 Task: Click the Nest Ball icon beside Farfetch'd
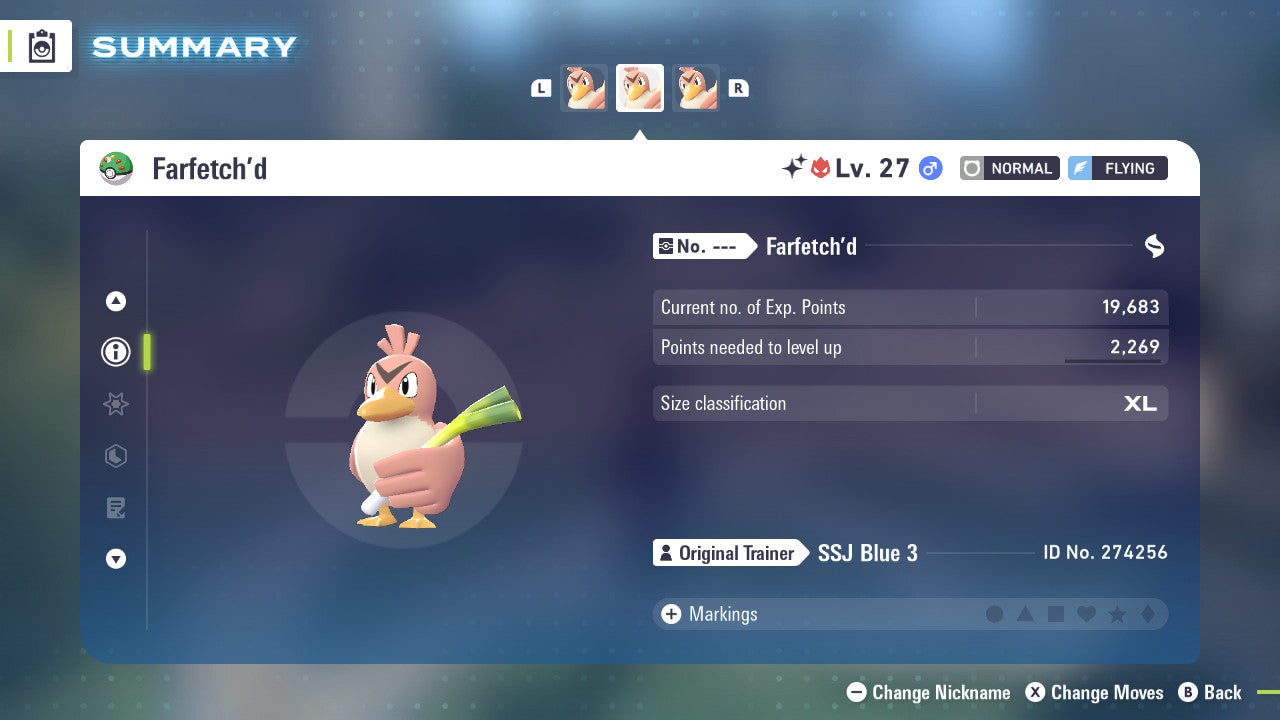click(117, 168)
